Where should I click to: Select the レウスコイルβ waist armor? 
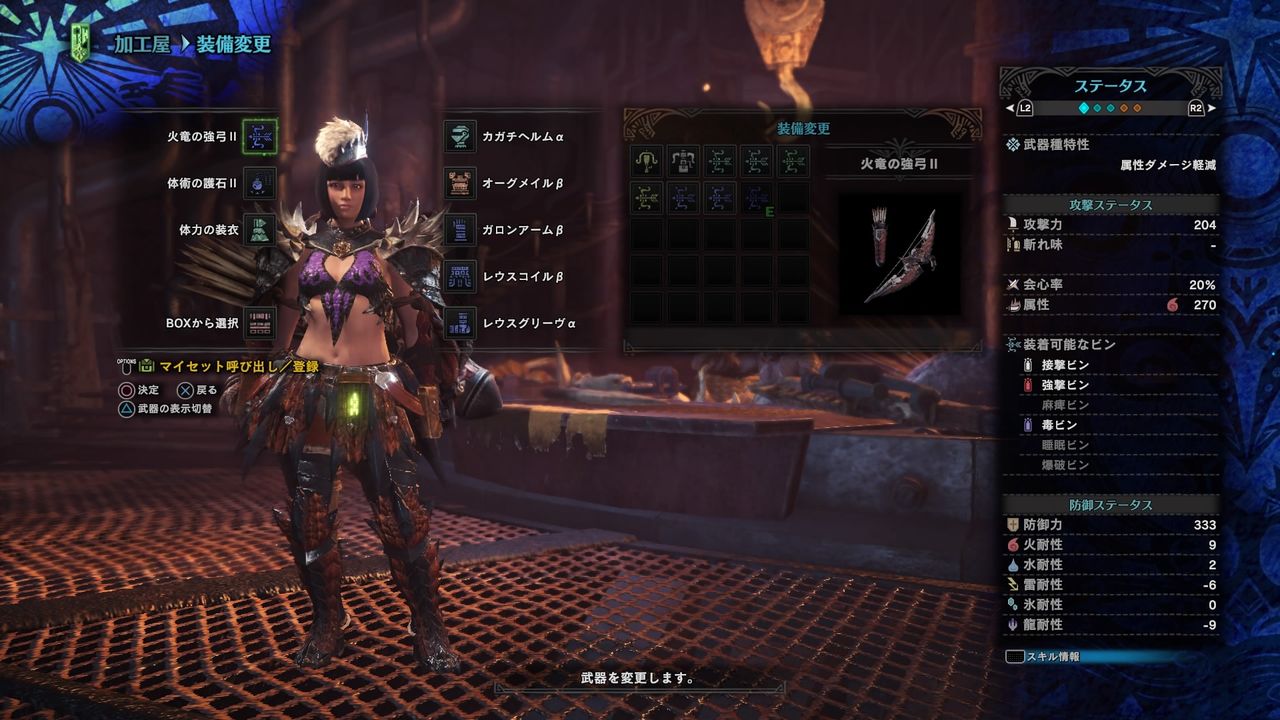tap(460, 276)
